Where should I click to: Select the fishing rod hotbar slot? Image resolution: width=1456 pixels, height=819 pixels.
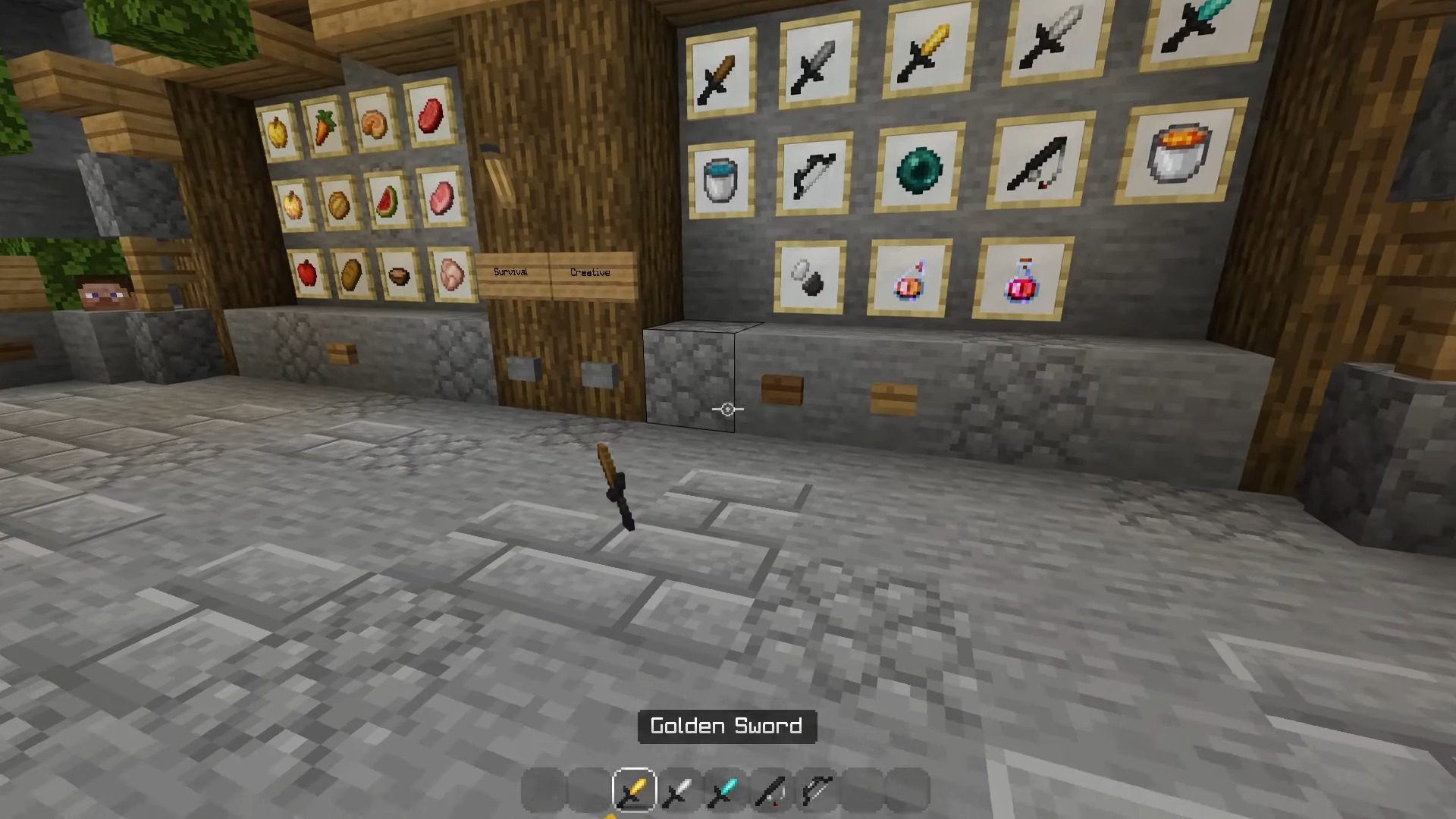(768, 789)
